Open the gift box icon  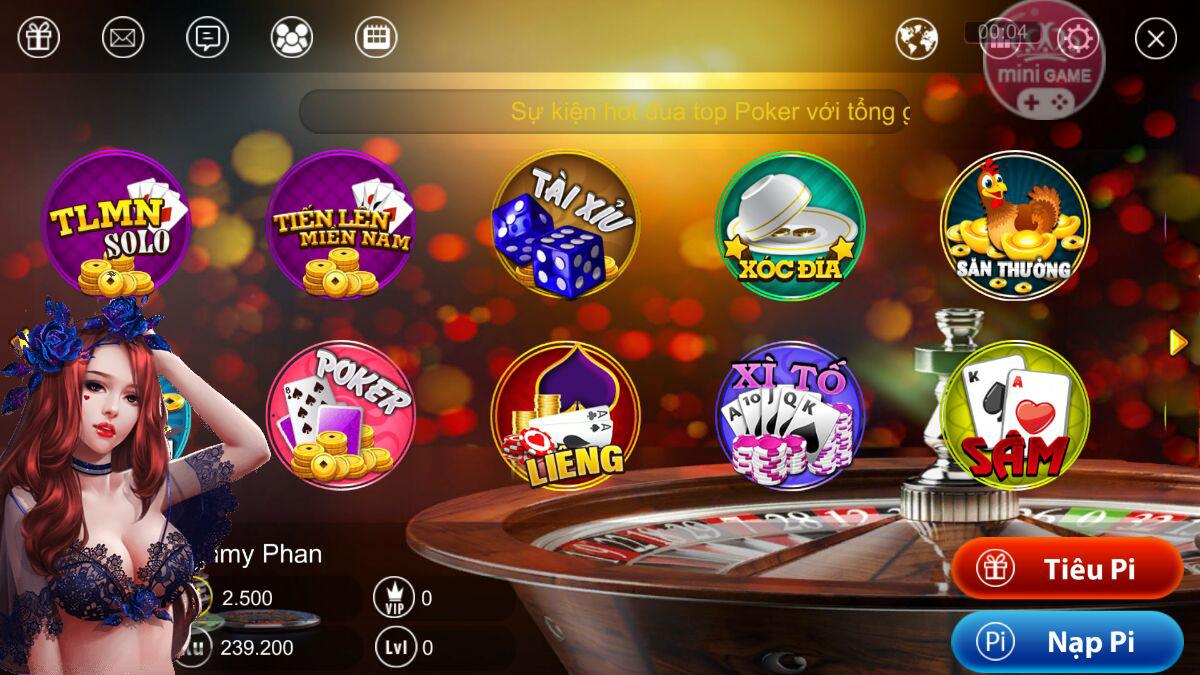[39, 38]
